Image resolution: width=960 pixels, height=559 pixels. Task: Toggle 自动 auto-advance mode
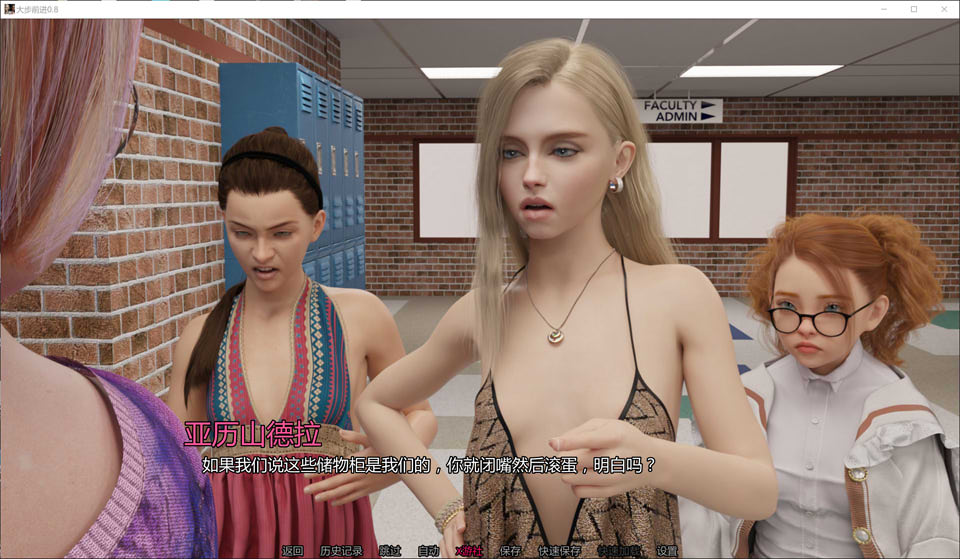428,550
